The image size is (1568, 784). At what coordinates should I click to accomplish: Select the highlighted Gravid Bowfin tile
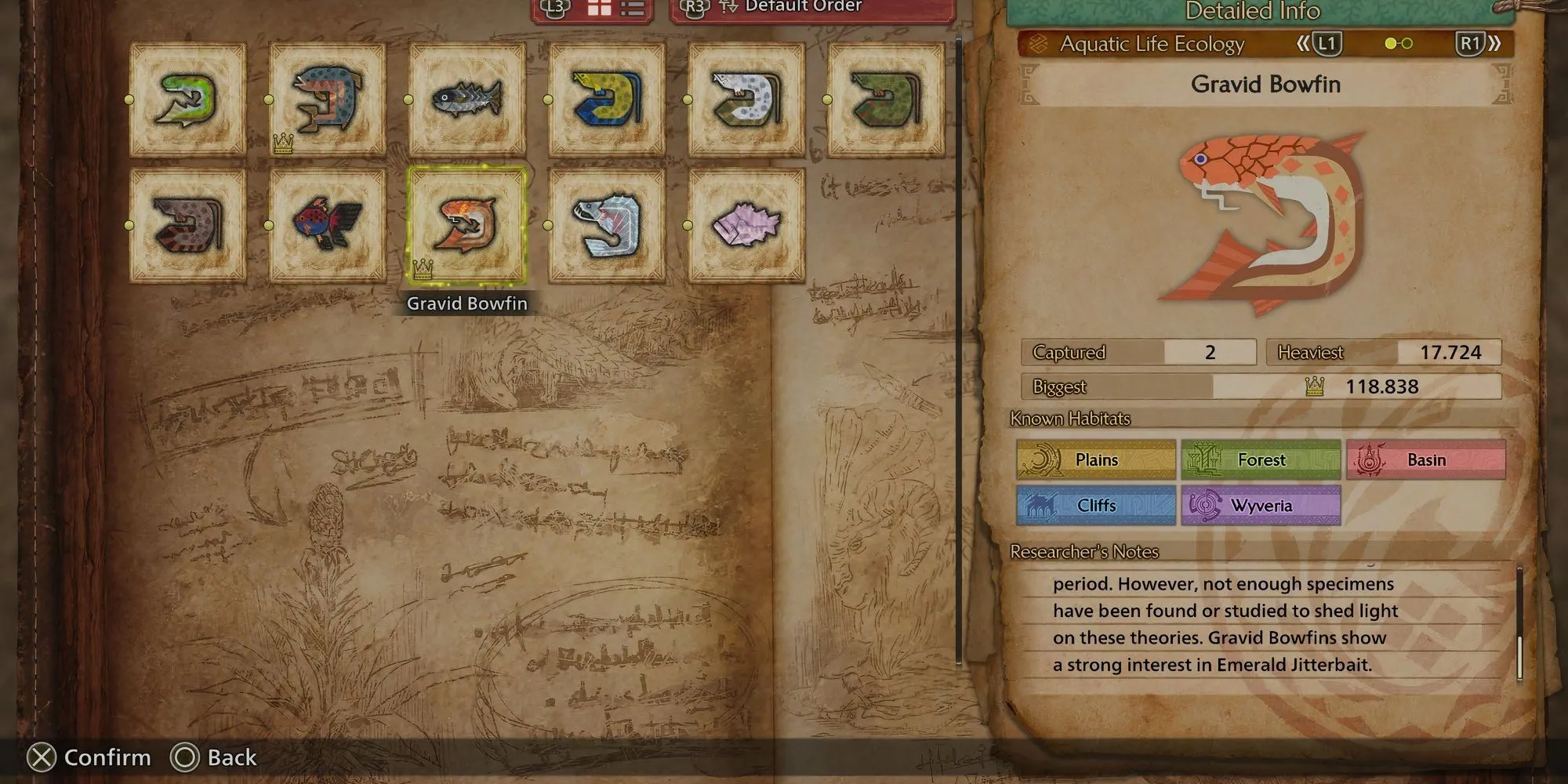tap(466, 225)
